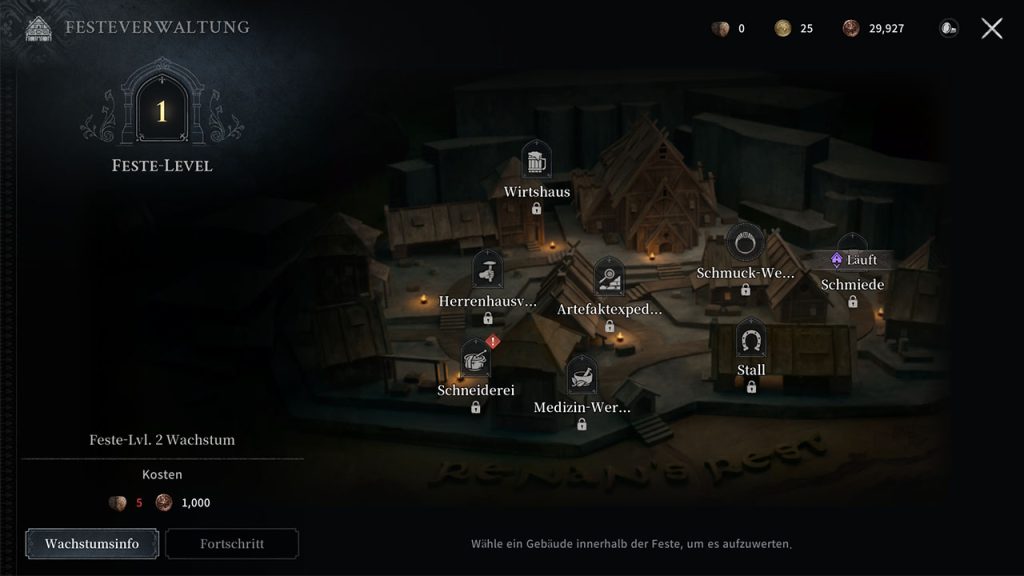Select the Herrenhaus building marker
Screen dimensions: 1024x576
click(487, 270)
